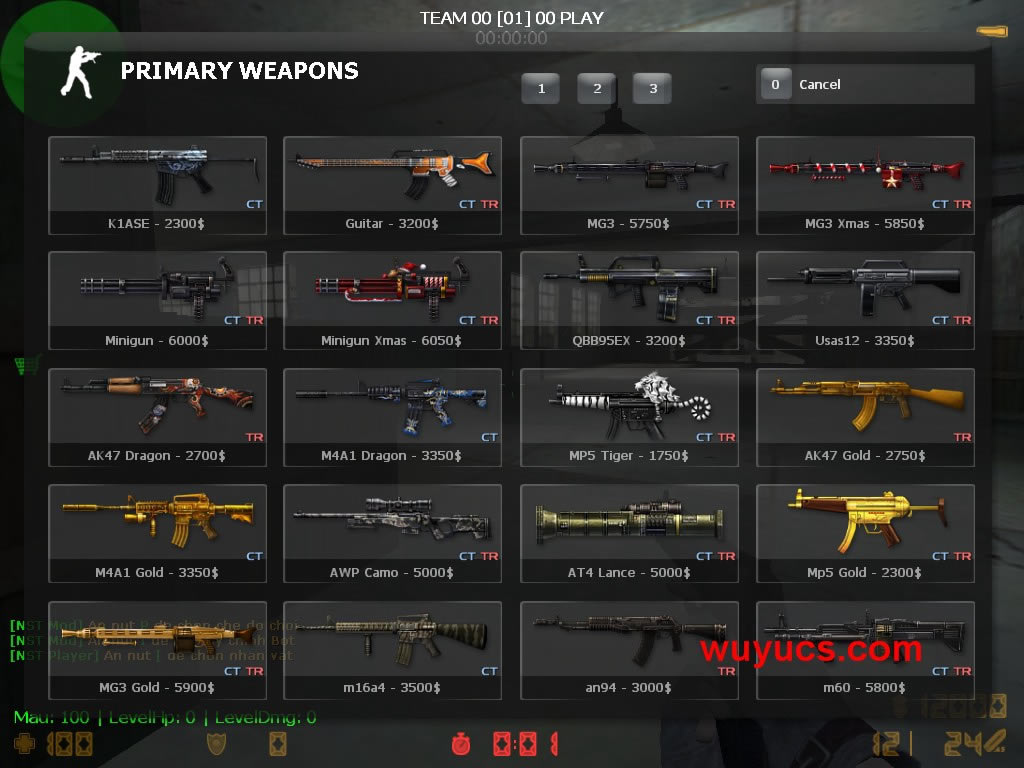Image resolution: width=1024 pixels, height=768 pixels.
Task: Pick the an94 for 3000$
Action: 629,650
